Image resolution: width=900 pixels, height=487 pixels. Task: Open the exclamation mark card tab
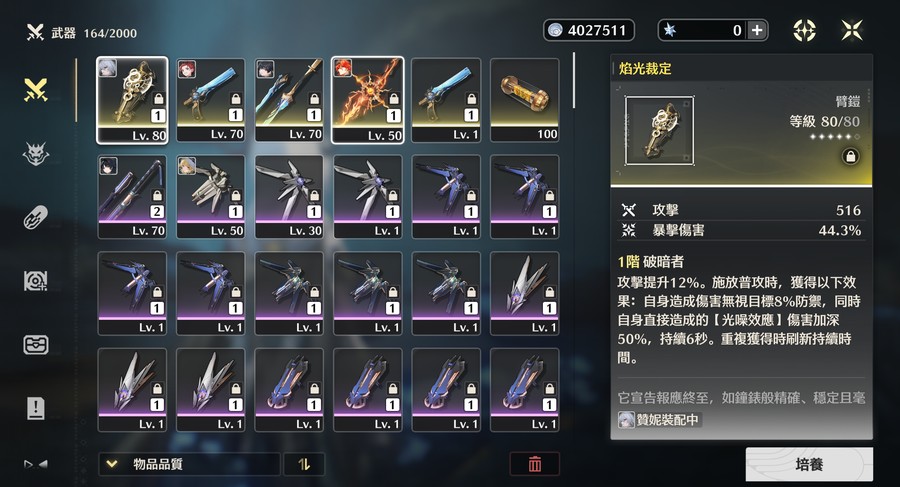click(37, 407)
